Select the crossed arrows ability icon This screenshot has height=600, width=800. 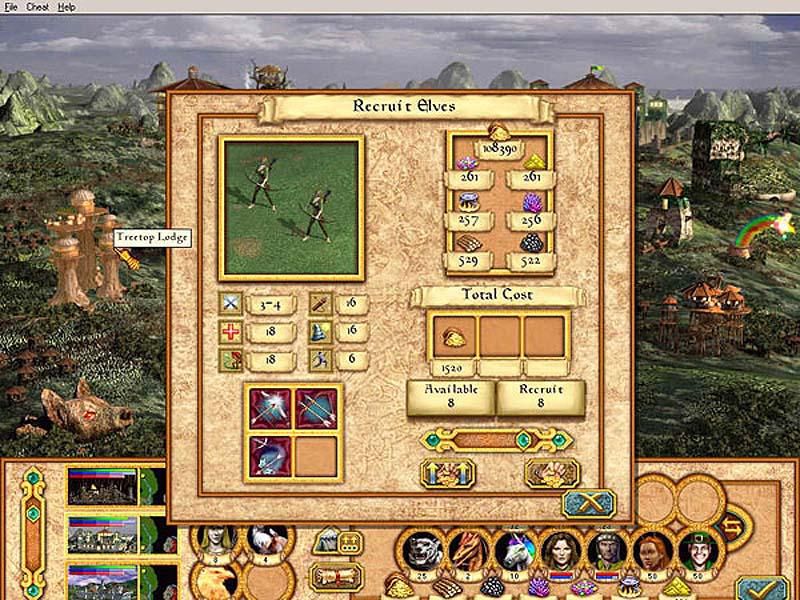[318, 407]
